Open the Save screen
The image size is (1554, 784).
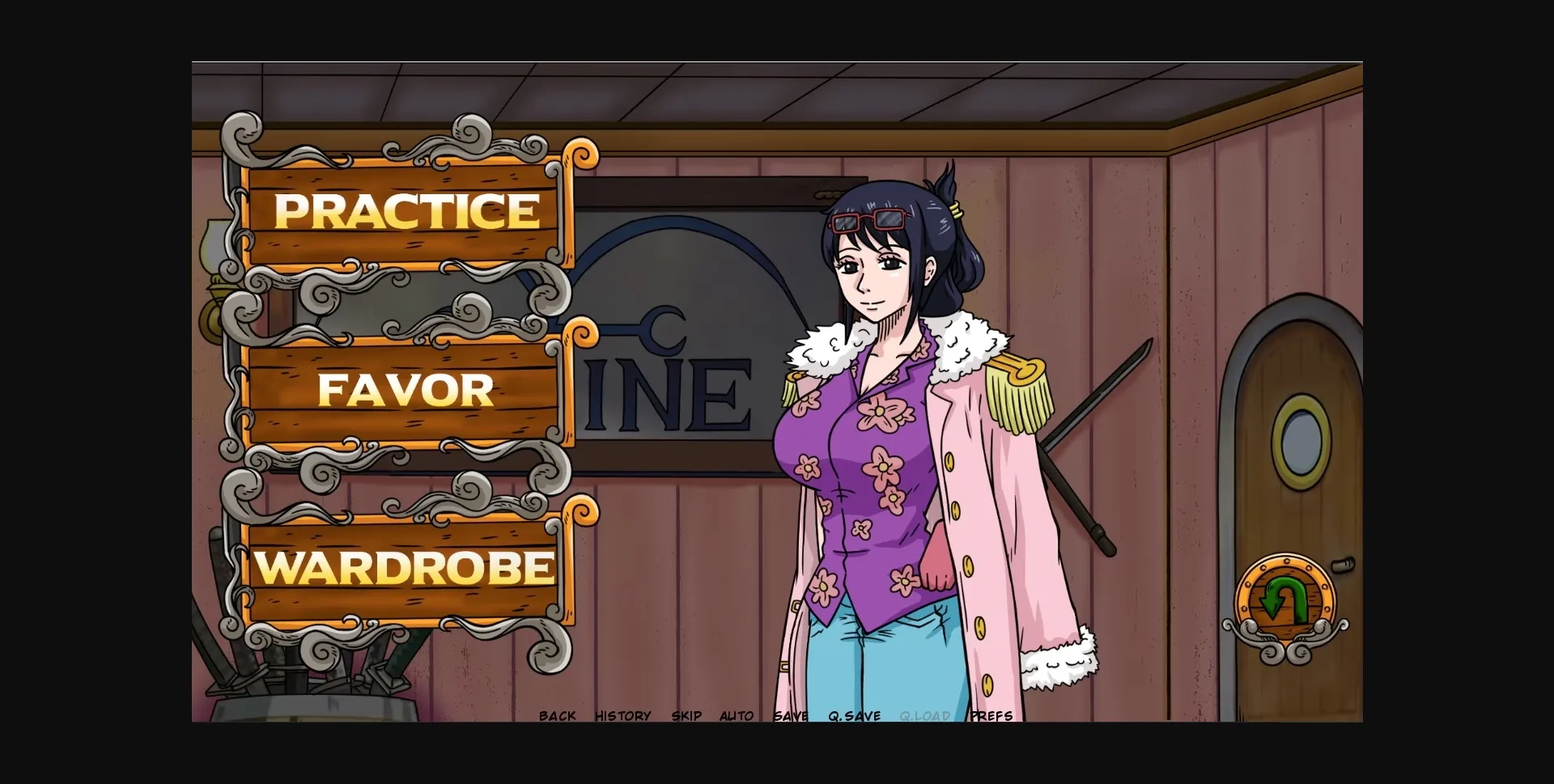pos(792,715)
